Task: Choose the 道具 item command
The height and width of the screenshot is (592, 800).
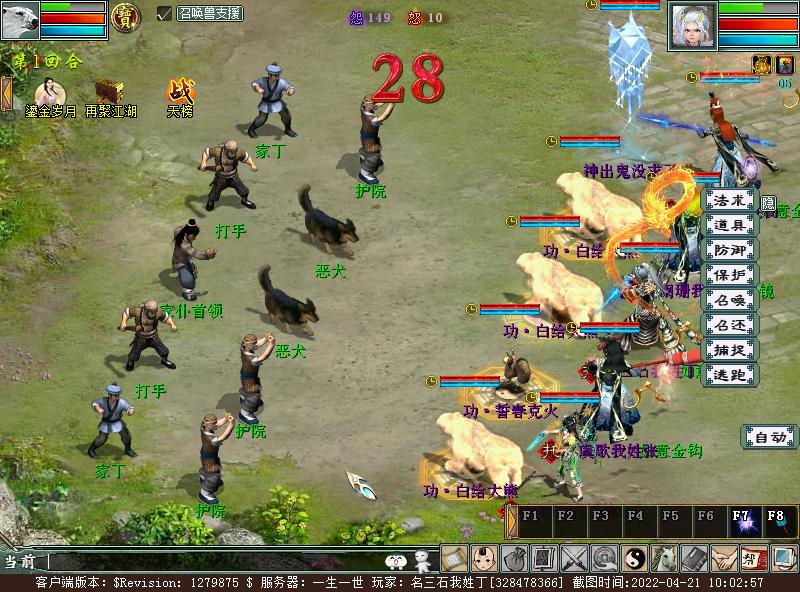Action: (x=731, y=225)
